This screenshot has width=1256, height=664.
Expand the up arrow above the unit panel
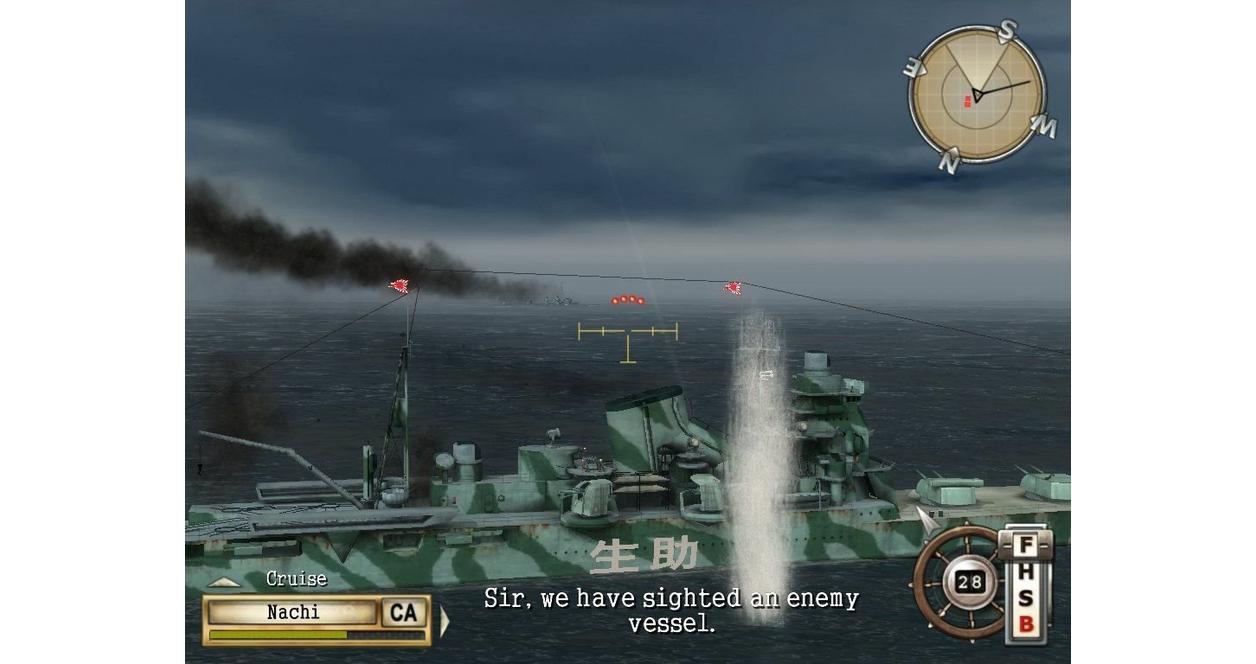click(225, 582)
